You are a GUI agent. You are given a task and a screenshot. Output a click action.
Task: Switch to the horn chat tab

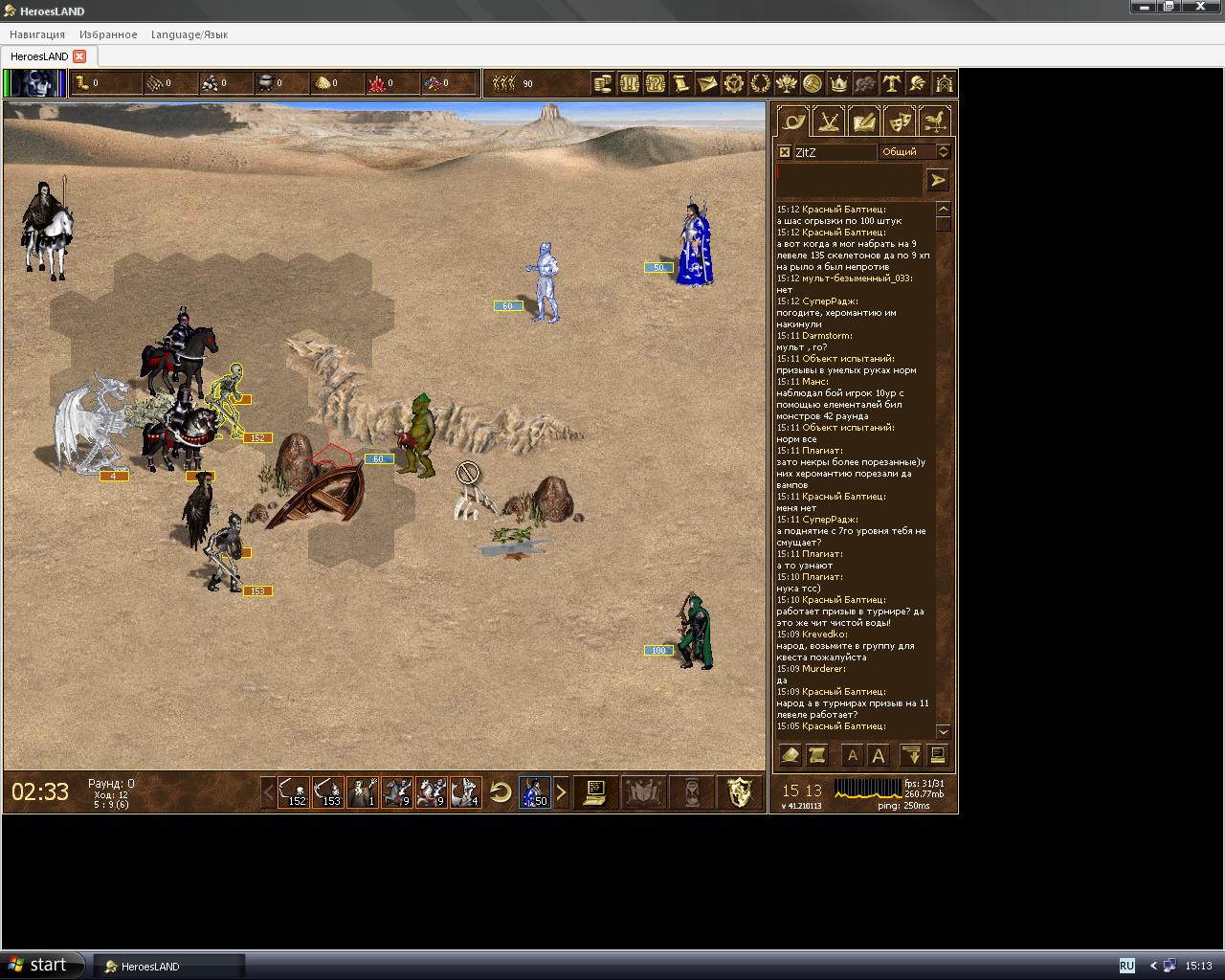click(x=793, y=122)
